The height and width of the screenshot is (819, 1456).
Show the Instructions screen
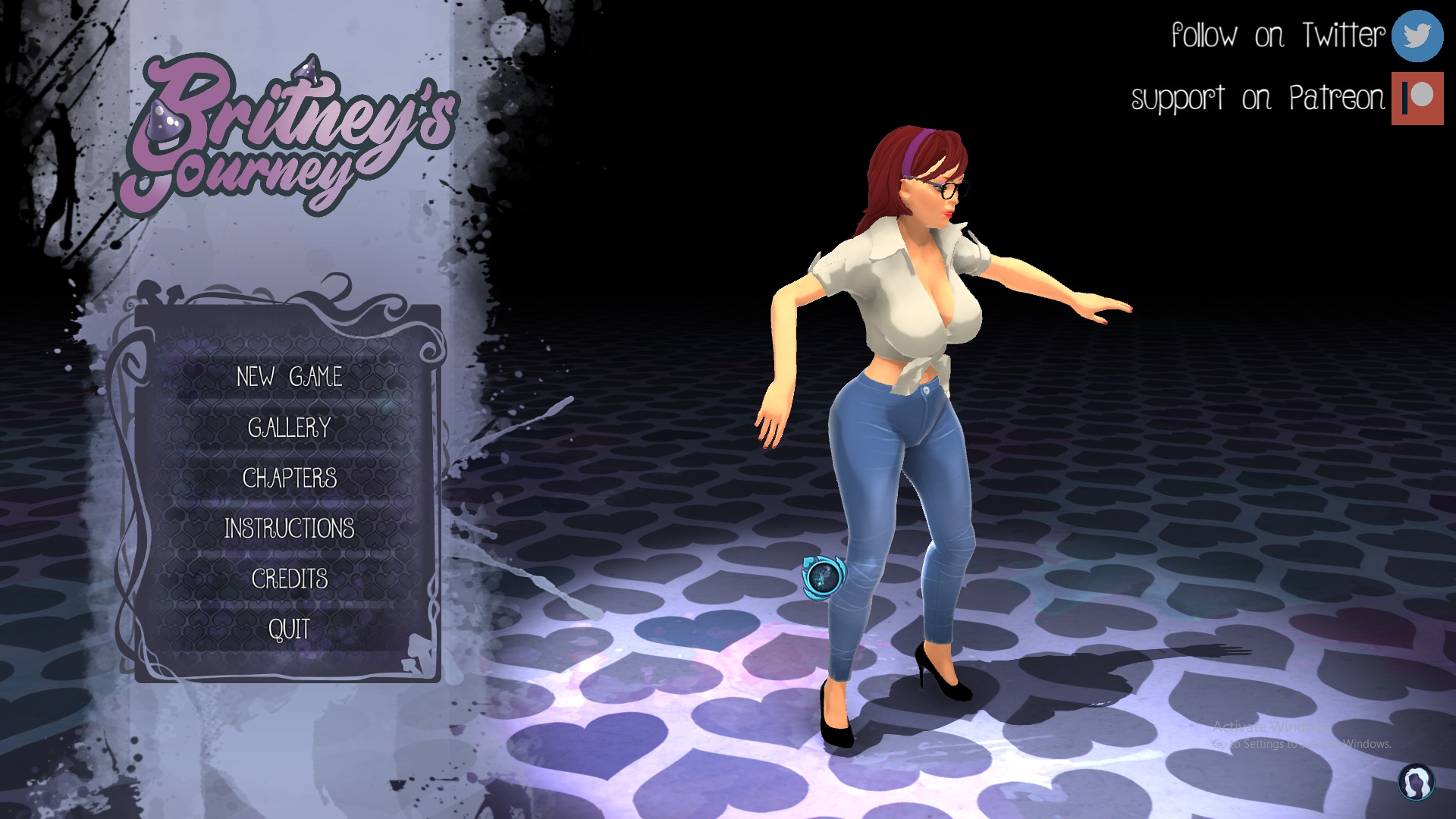pos(289,529)
